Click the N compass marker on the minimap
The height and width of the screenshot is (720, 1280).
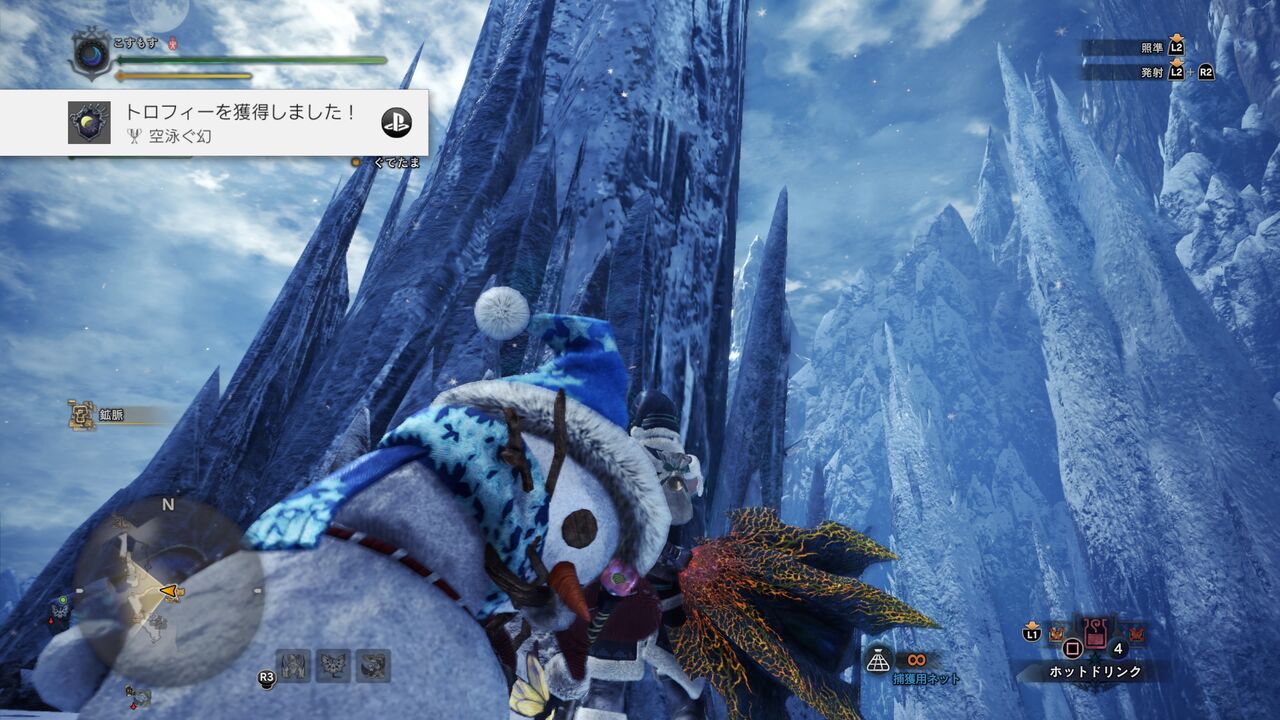pyautogui.click(x=167, y=505)
